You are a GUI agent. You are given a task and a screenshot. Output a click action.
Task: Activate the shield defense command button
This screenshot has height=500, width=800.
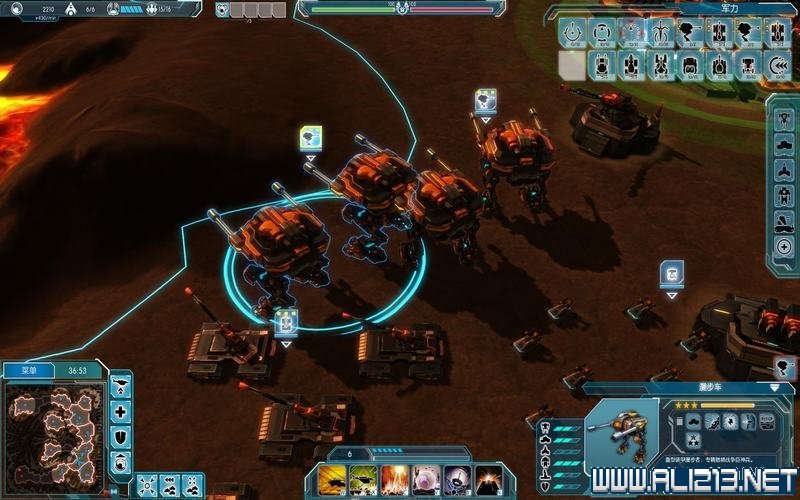click(x=121, y=437)
